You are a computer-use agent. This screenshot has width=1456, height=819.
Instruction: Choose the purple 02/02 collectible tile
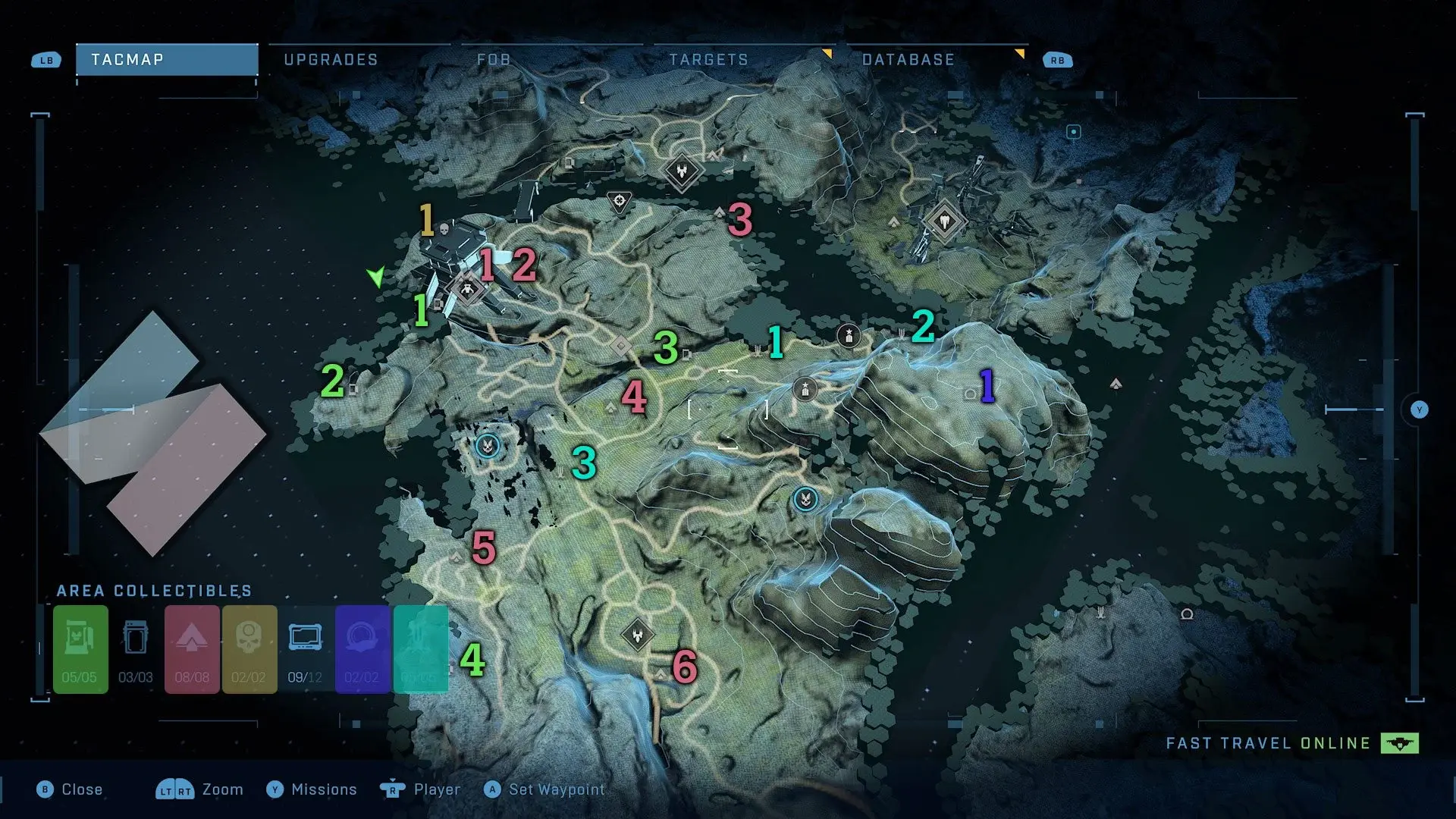[x=362, y=649]
